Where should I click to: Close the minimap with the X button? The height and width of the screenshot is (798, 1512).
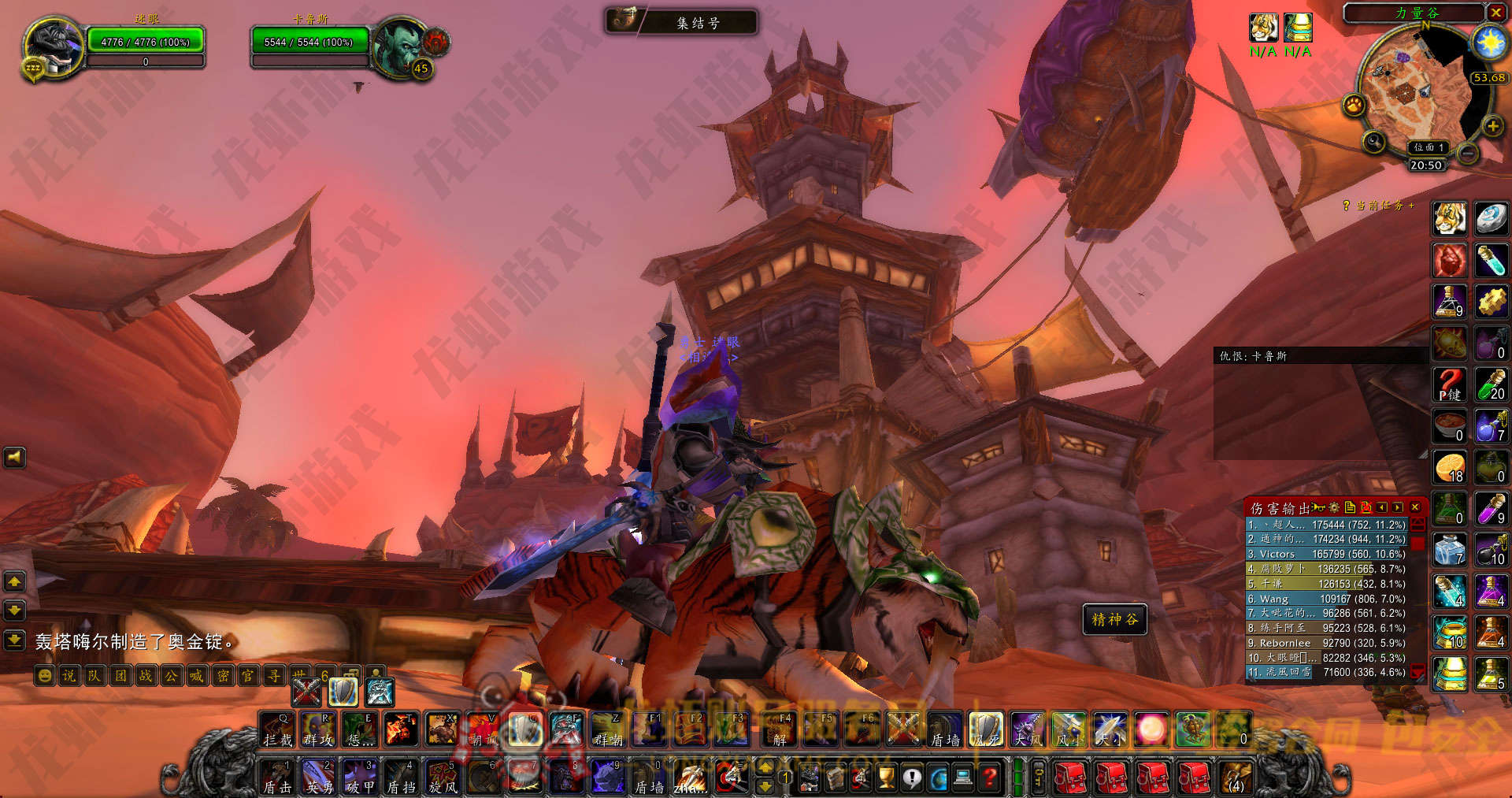tap(1495, 13)
